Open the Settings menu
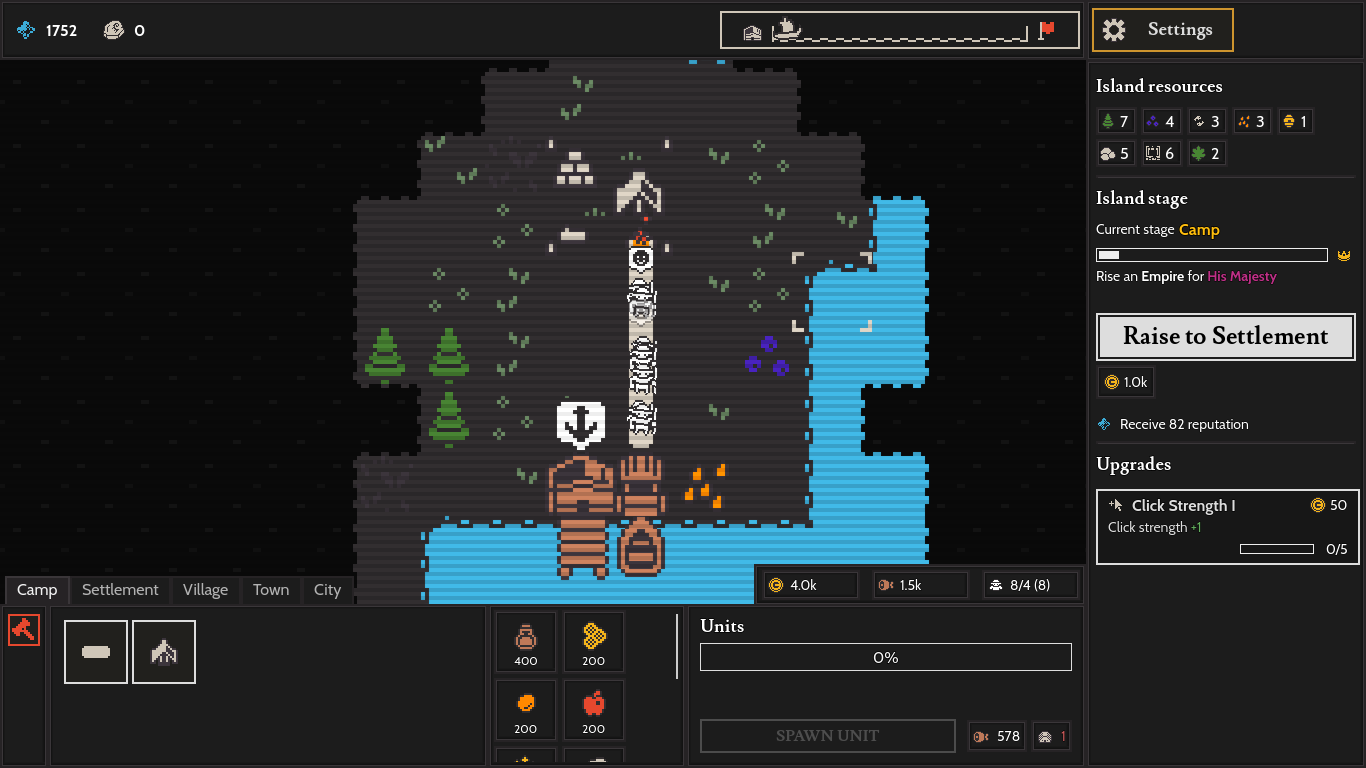Image resolution: width=1366 pixels, height=768 pixels. point(1162,30)
